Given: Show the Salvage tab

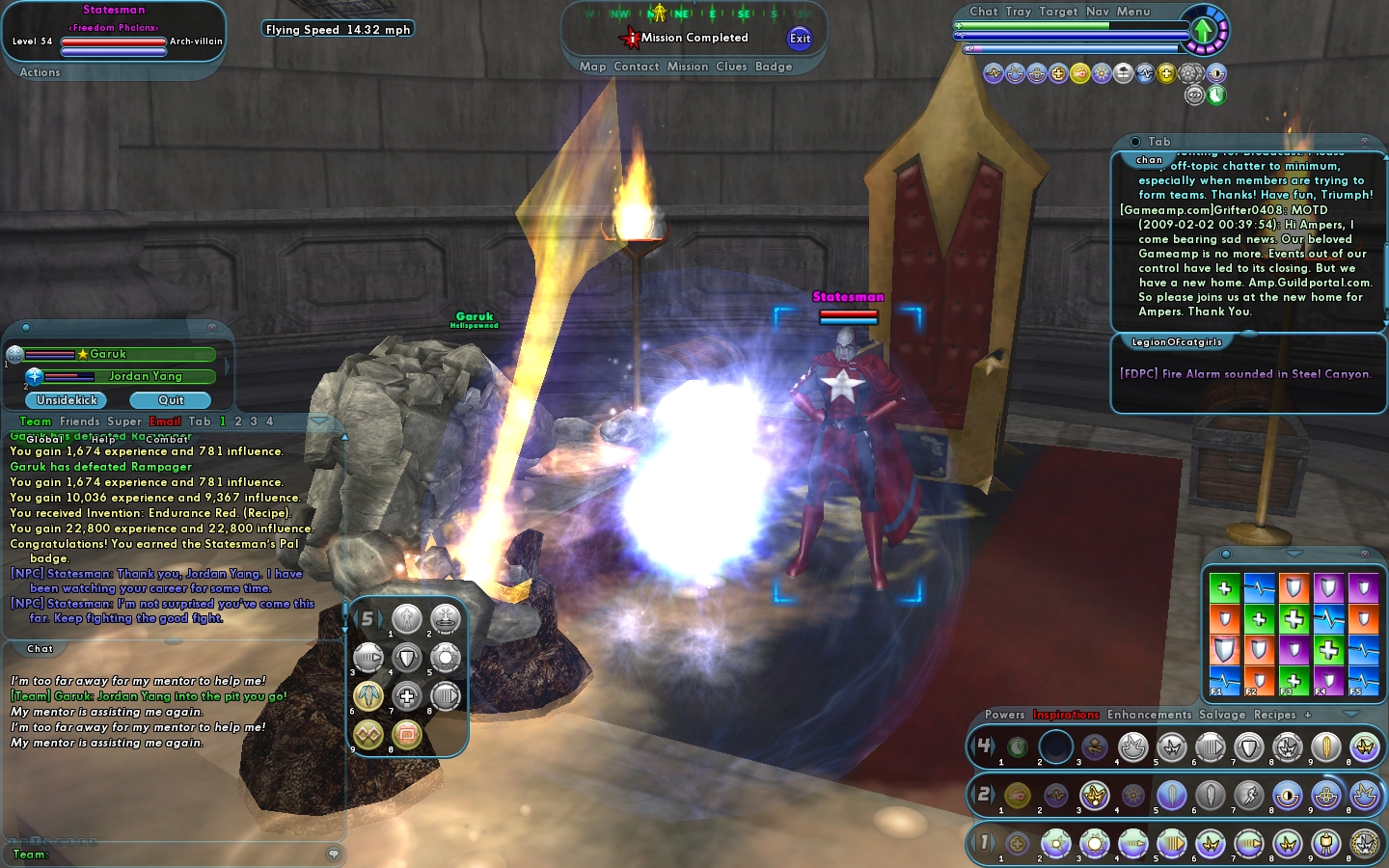Looking at the screenshot, I should click(1222, 715).
